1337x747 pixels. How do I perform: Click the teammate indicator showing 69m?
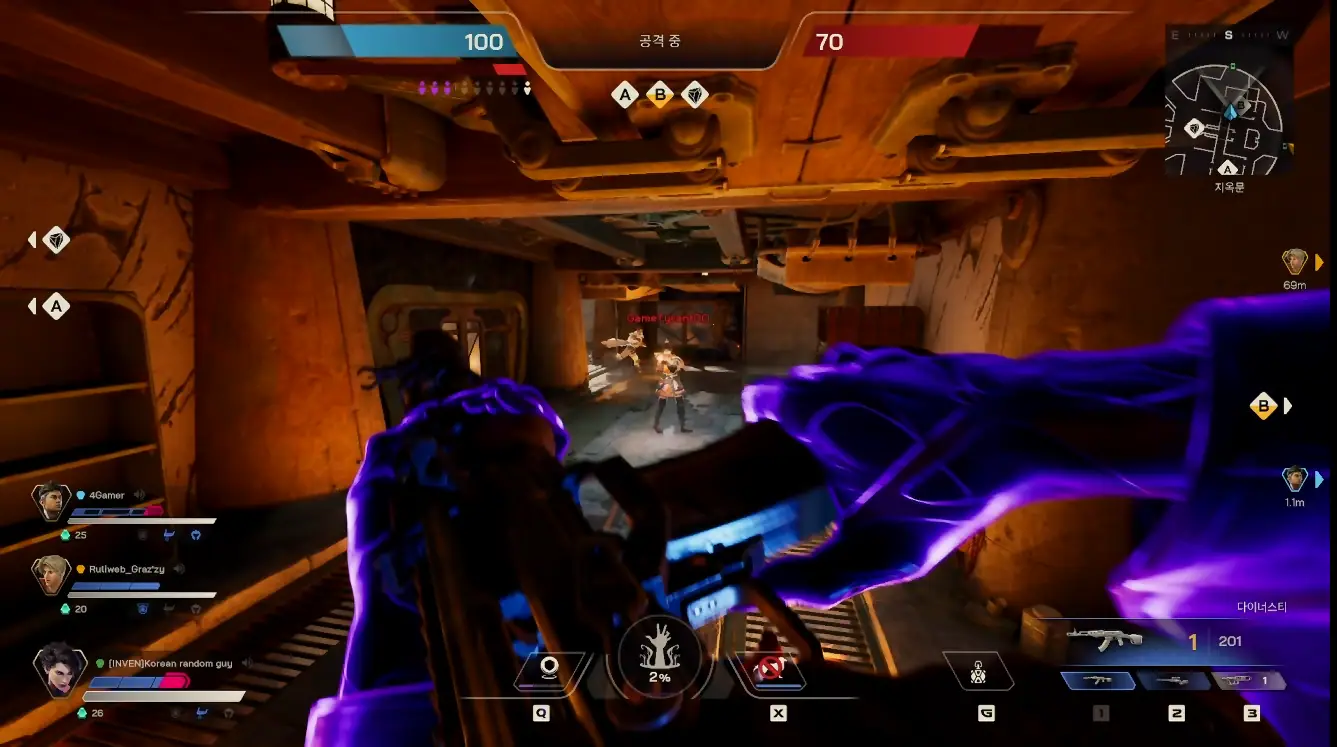[1295, 262]
